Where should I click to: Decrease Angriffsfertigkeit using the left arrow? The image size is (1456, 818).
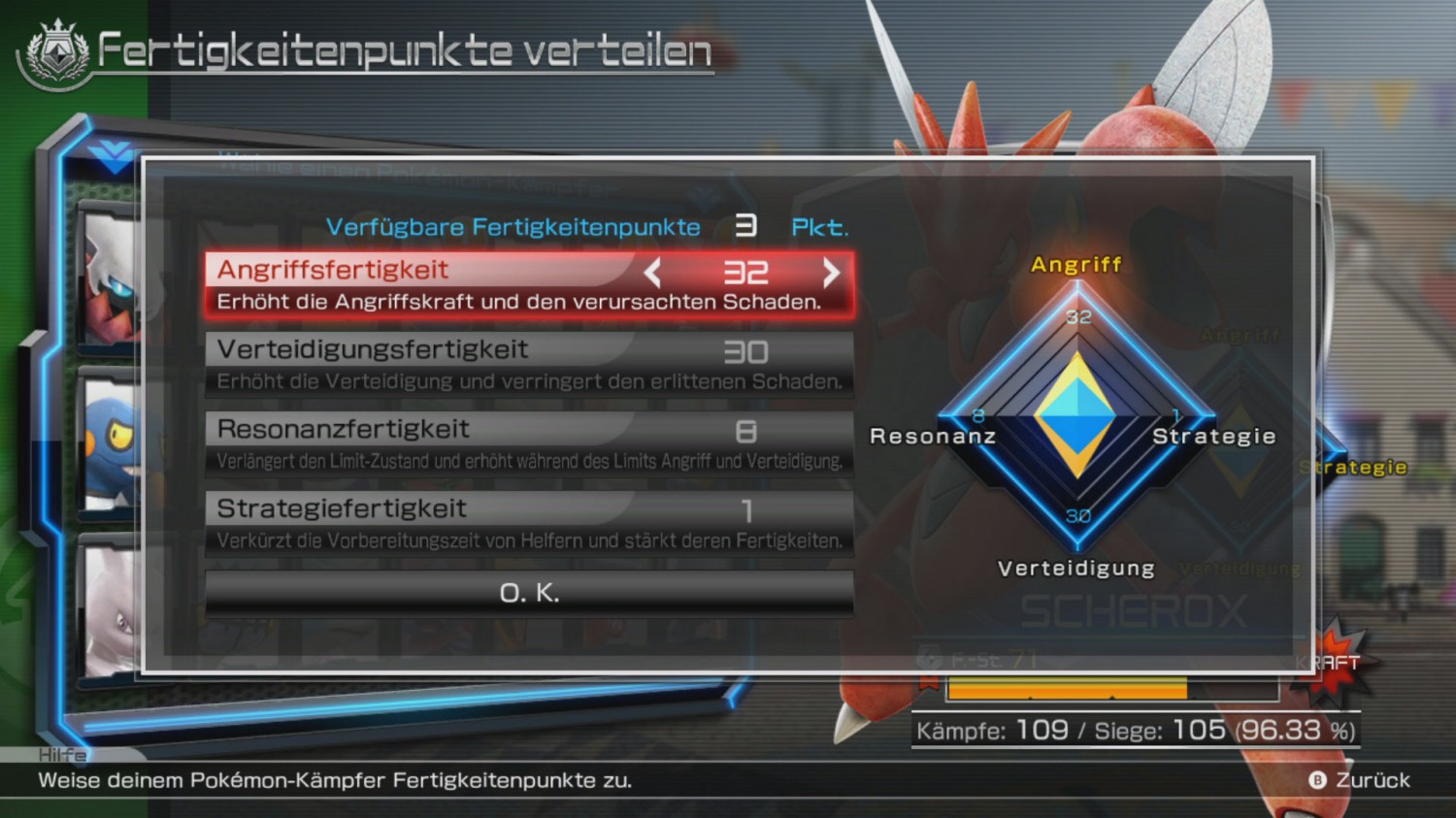tap(652, 274)
